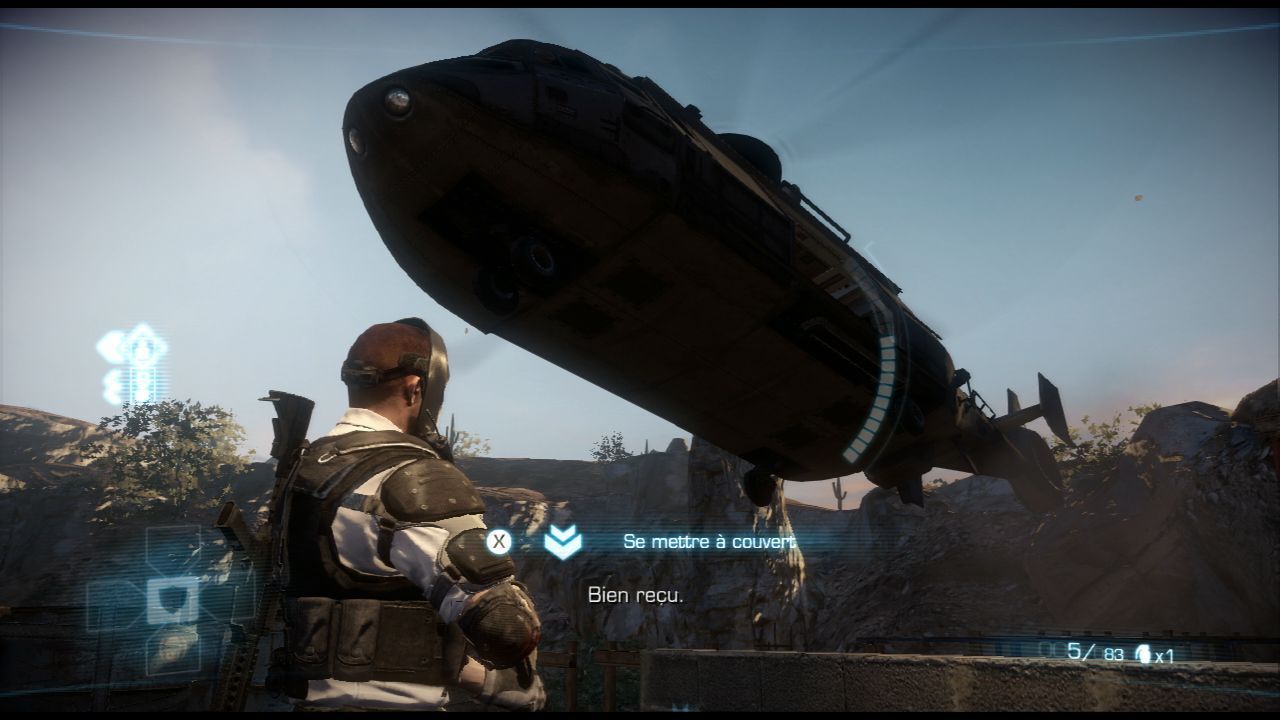Image resolution: width=1280 pixels, height=720 pixels.
Task: Choose the bottom slot of the equipment cross
Action: (172, 651)
